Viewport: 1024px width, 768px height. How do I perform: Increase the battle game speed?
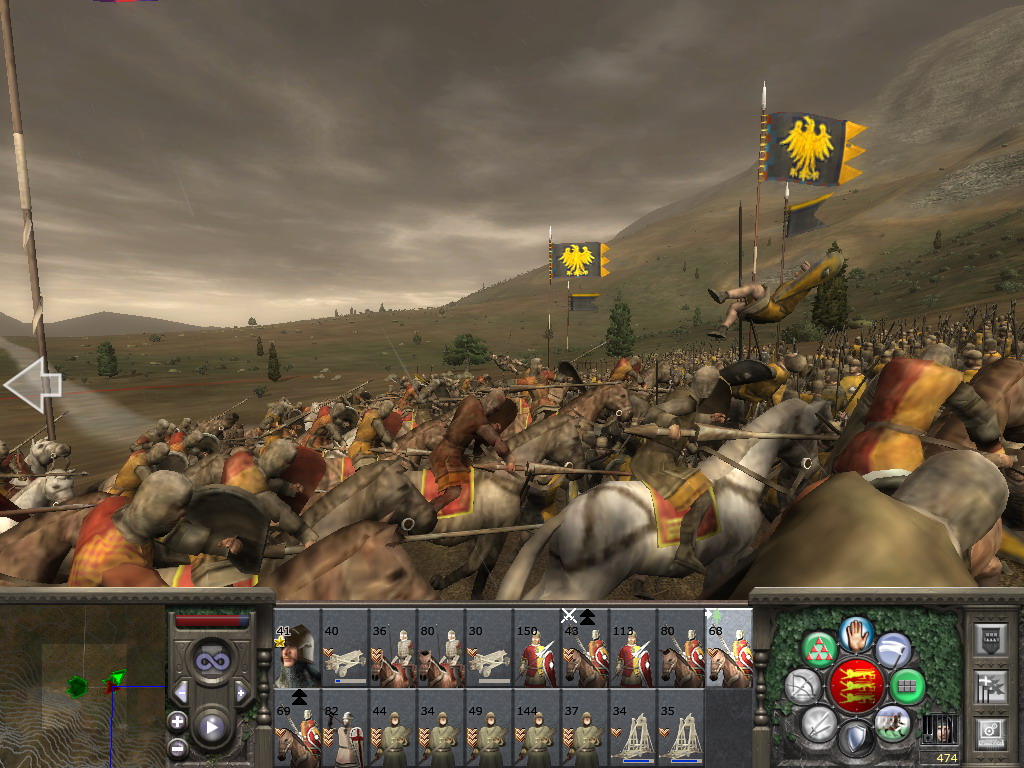coord(241,692)
